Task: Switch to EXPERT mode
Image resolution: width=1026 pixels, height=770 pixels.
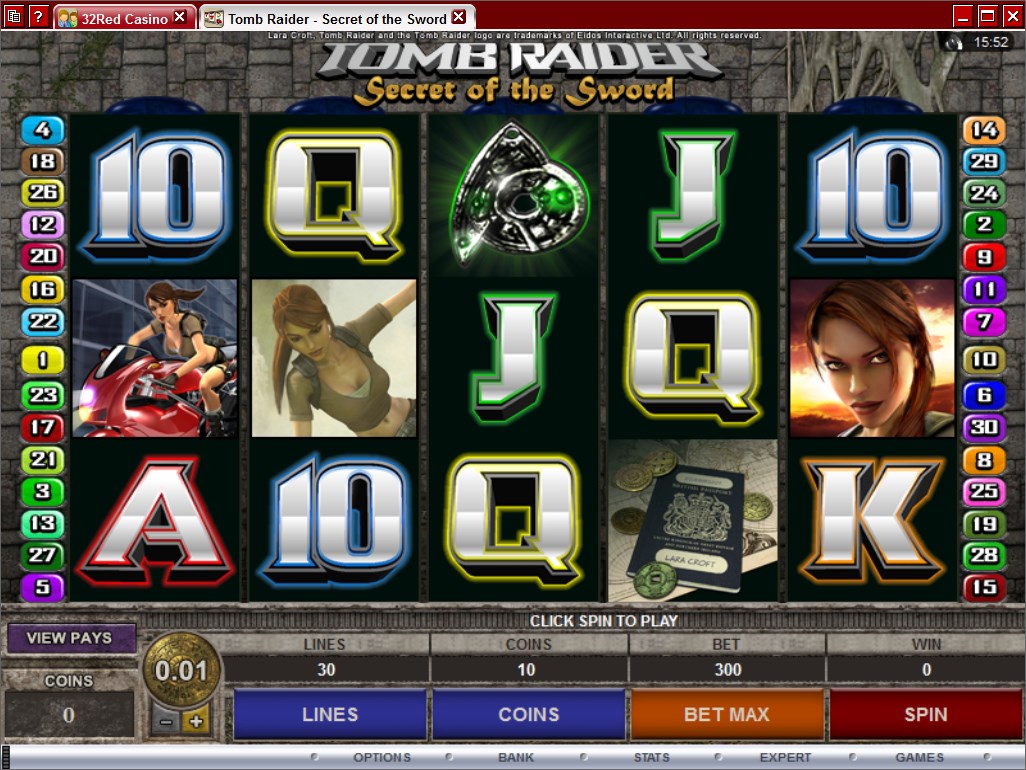Action: click(785, 757)
